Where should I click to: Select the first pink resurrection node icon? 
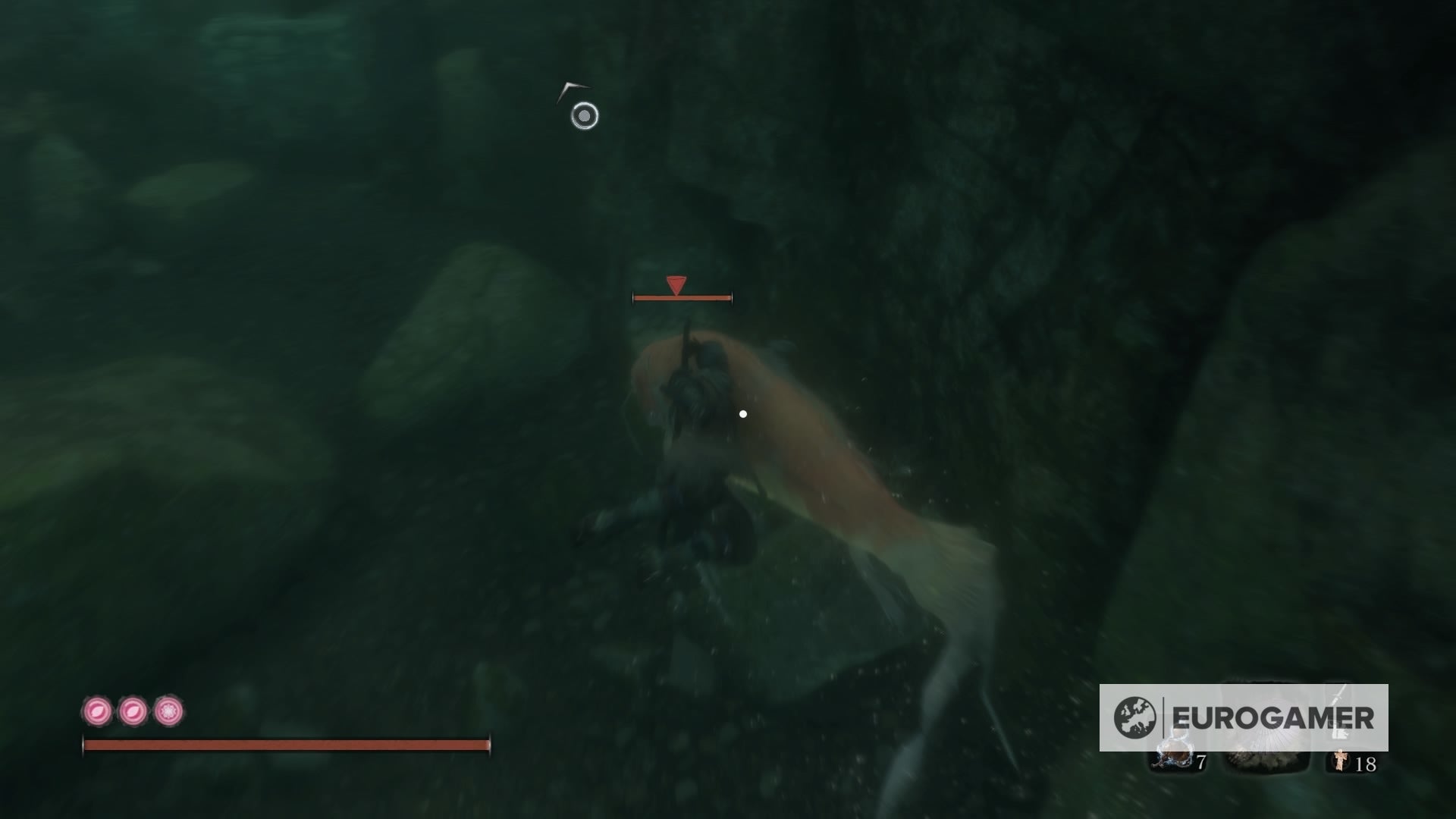pyautogui.click(x=97, y=711)
